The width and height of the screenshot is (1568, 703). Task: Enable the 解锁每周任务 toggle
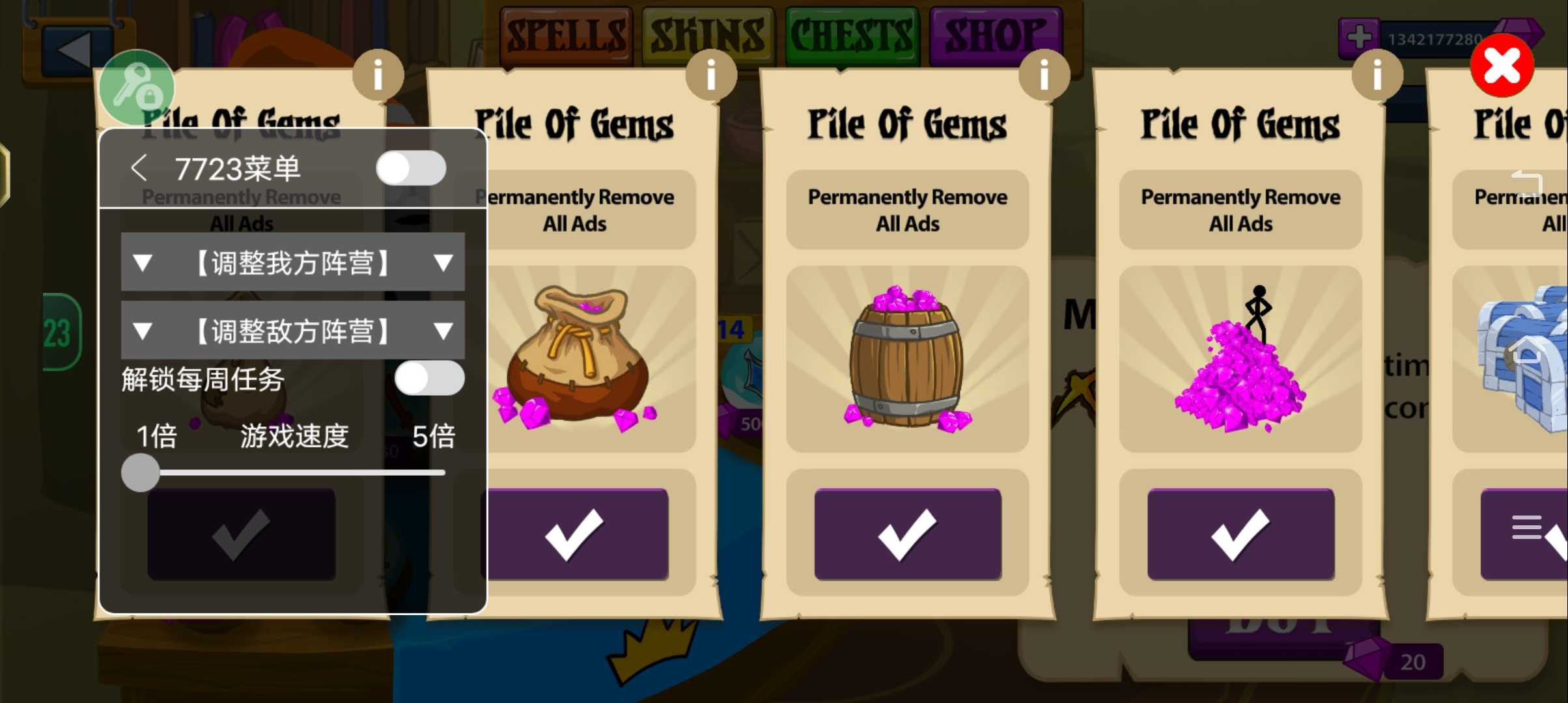pyautogui.click(x=429, y=378)
